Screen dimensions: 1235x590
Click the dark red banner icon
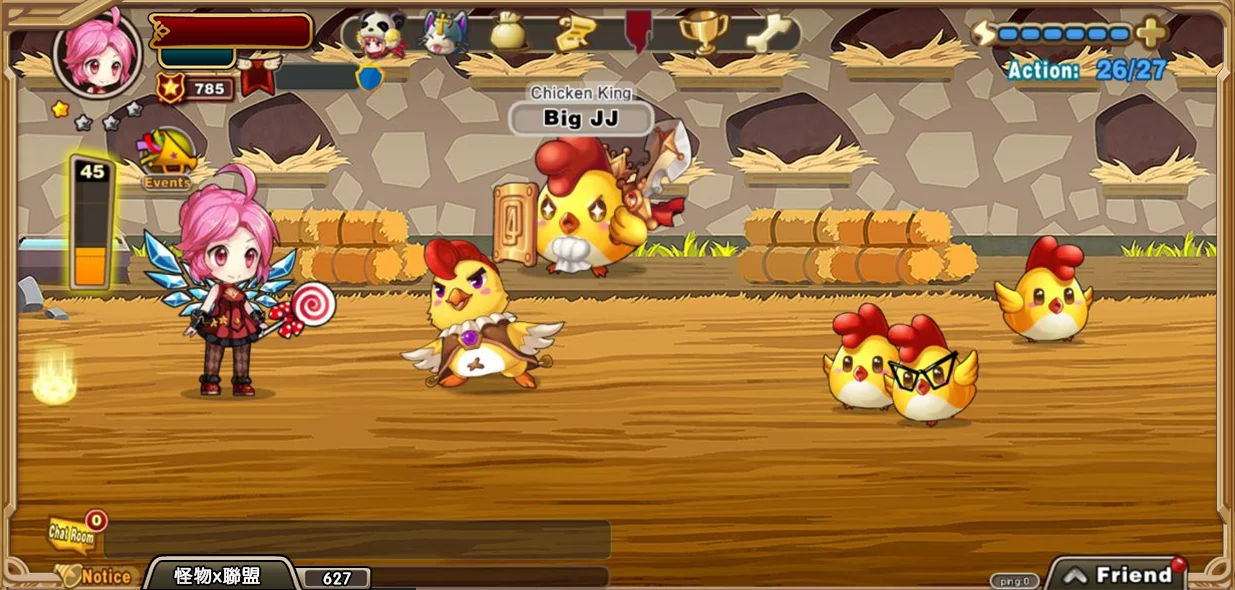(638, 32)
